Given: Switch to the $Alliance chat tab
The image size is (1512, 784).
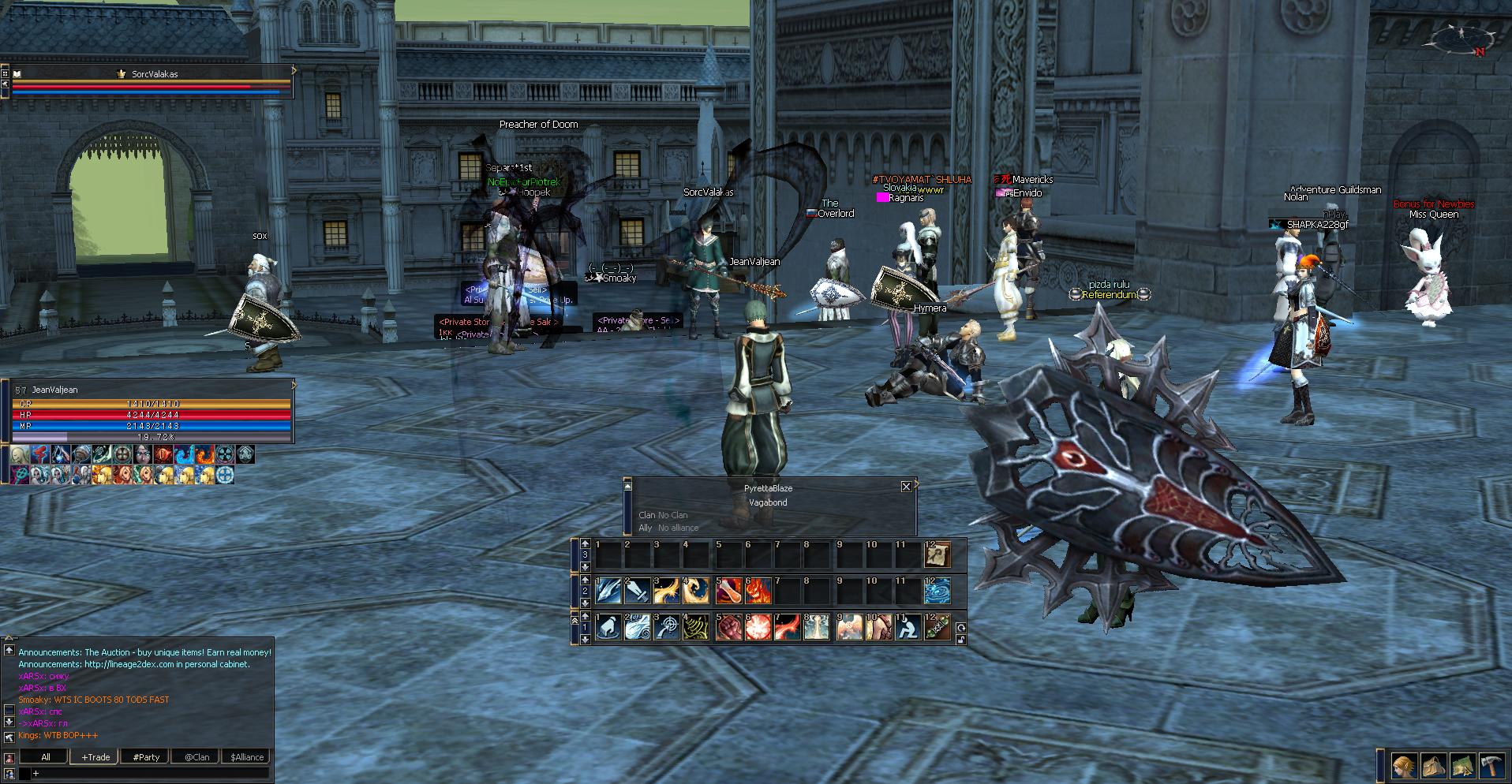Looking at the screenshot, I should [247, 757].
